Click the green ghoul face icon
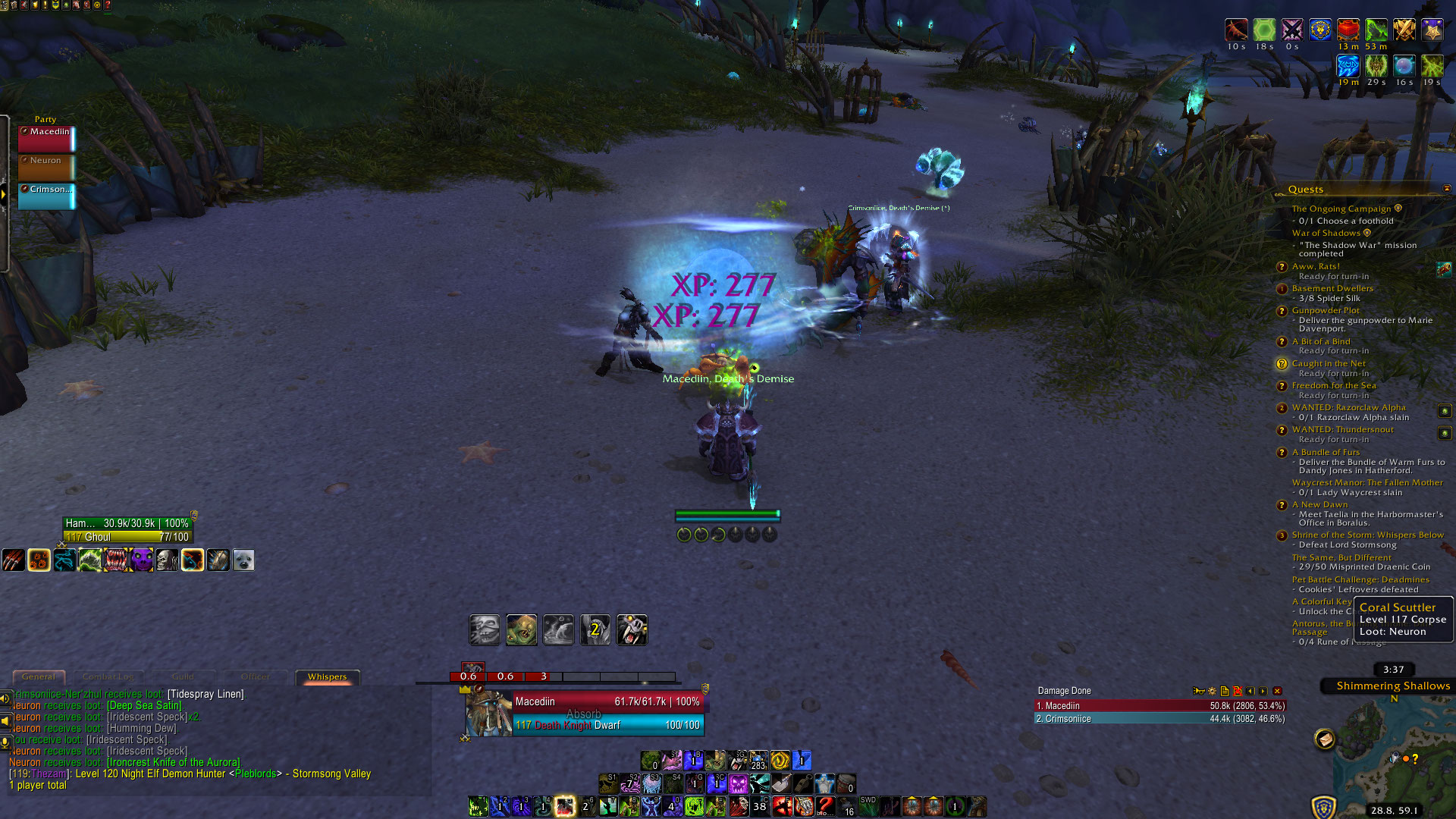The width and height of the screenshot is (1456, 819). 522,630
